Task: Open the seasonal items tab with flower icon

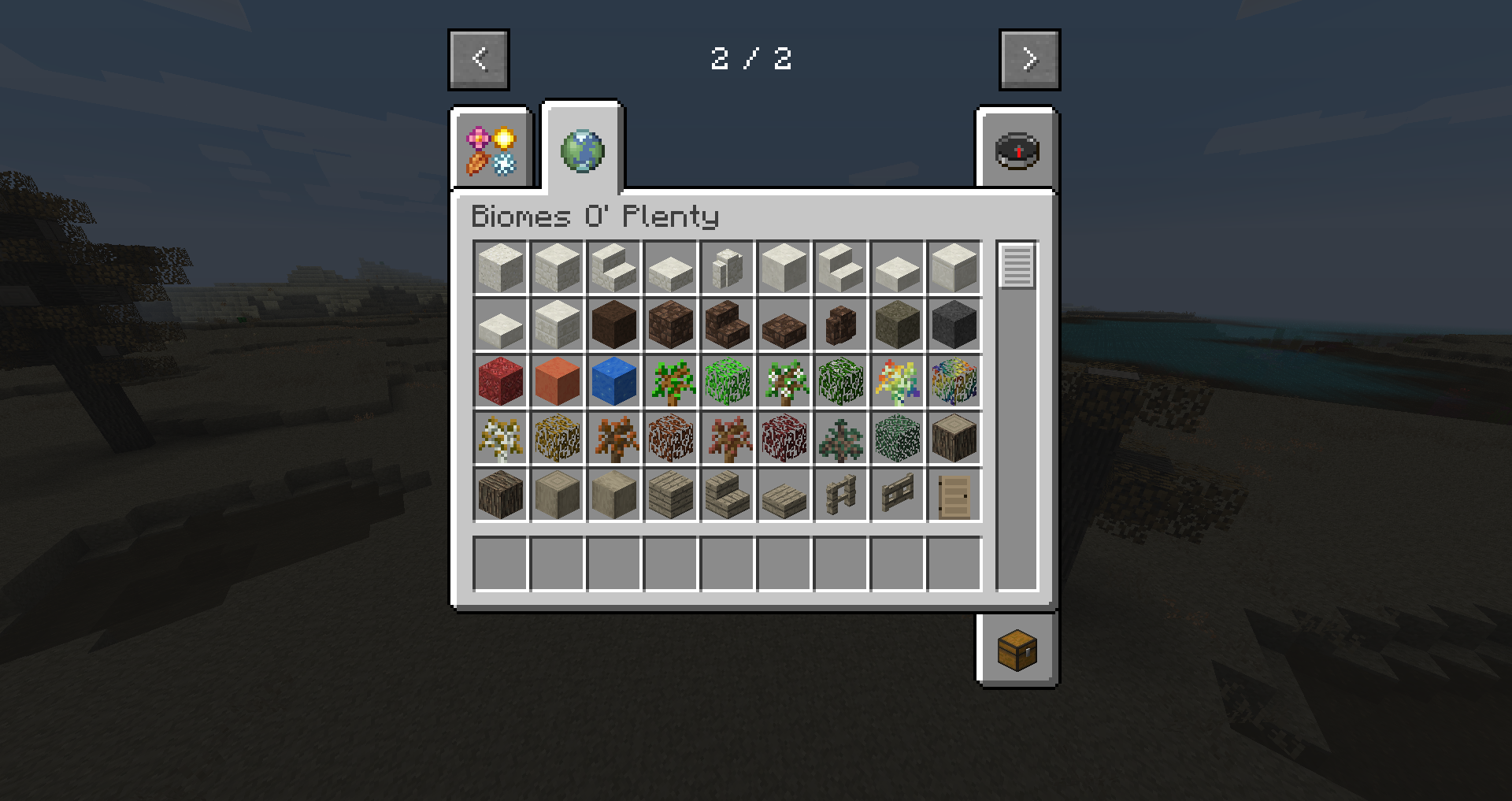Action: click(x=490, y=150)
